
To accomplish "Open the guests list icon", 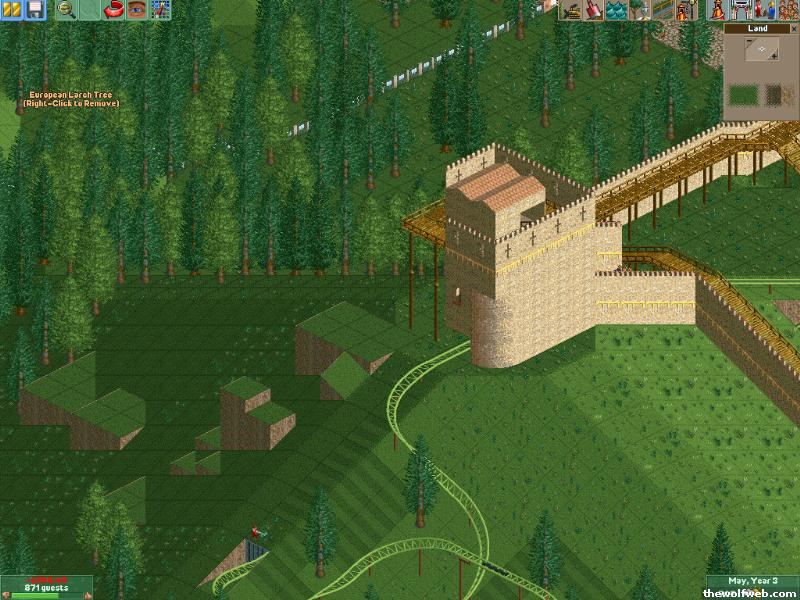I will [787, 10].
